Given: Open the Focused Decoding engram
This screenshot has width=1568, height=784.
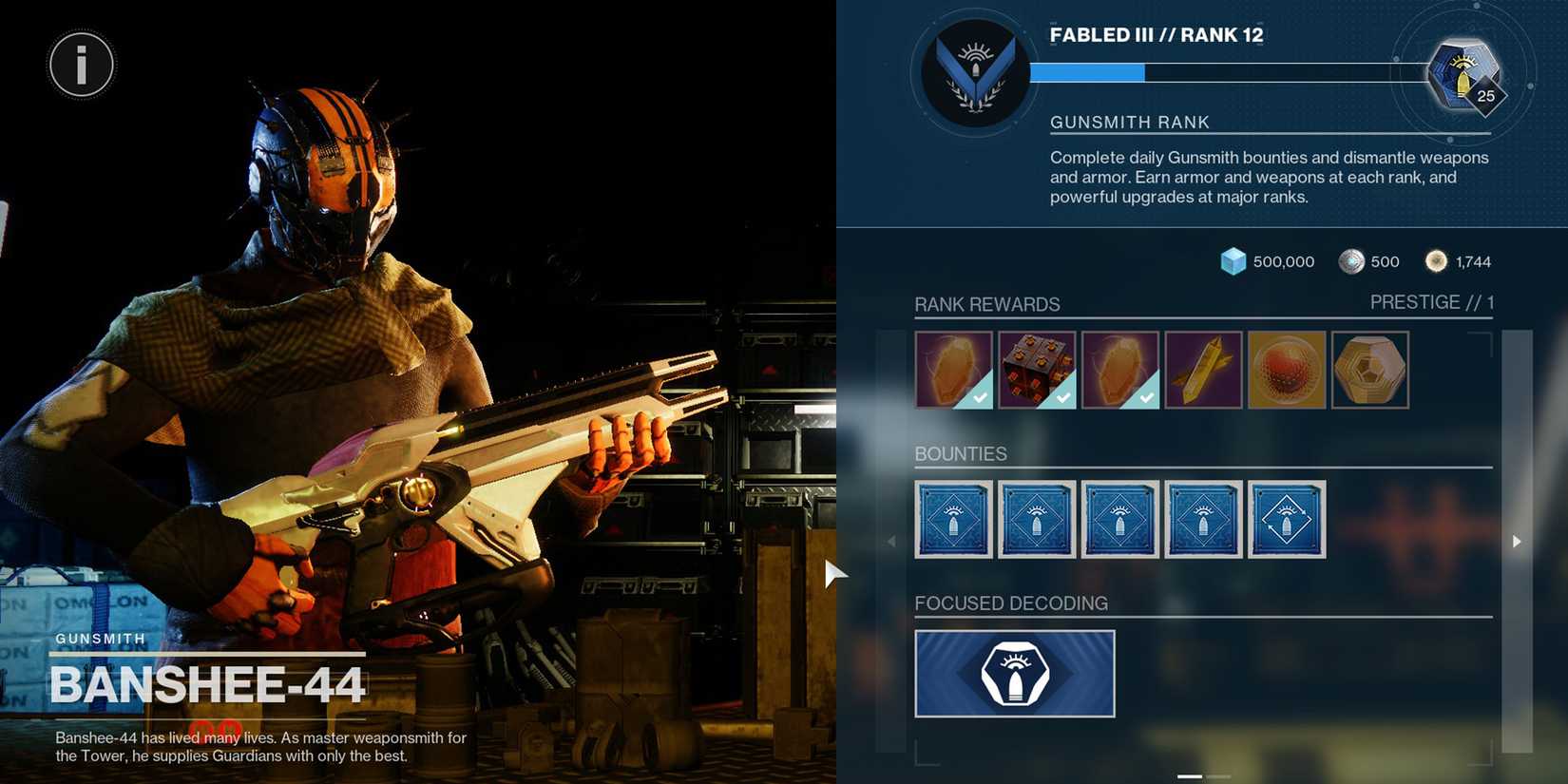Looking at the screenshot, I should pos(1014,673).
